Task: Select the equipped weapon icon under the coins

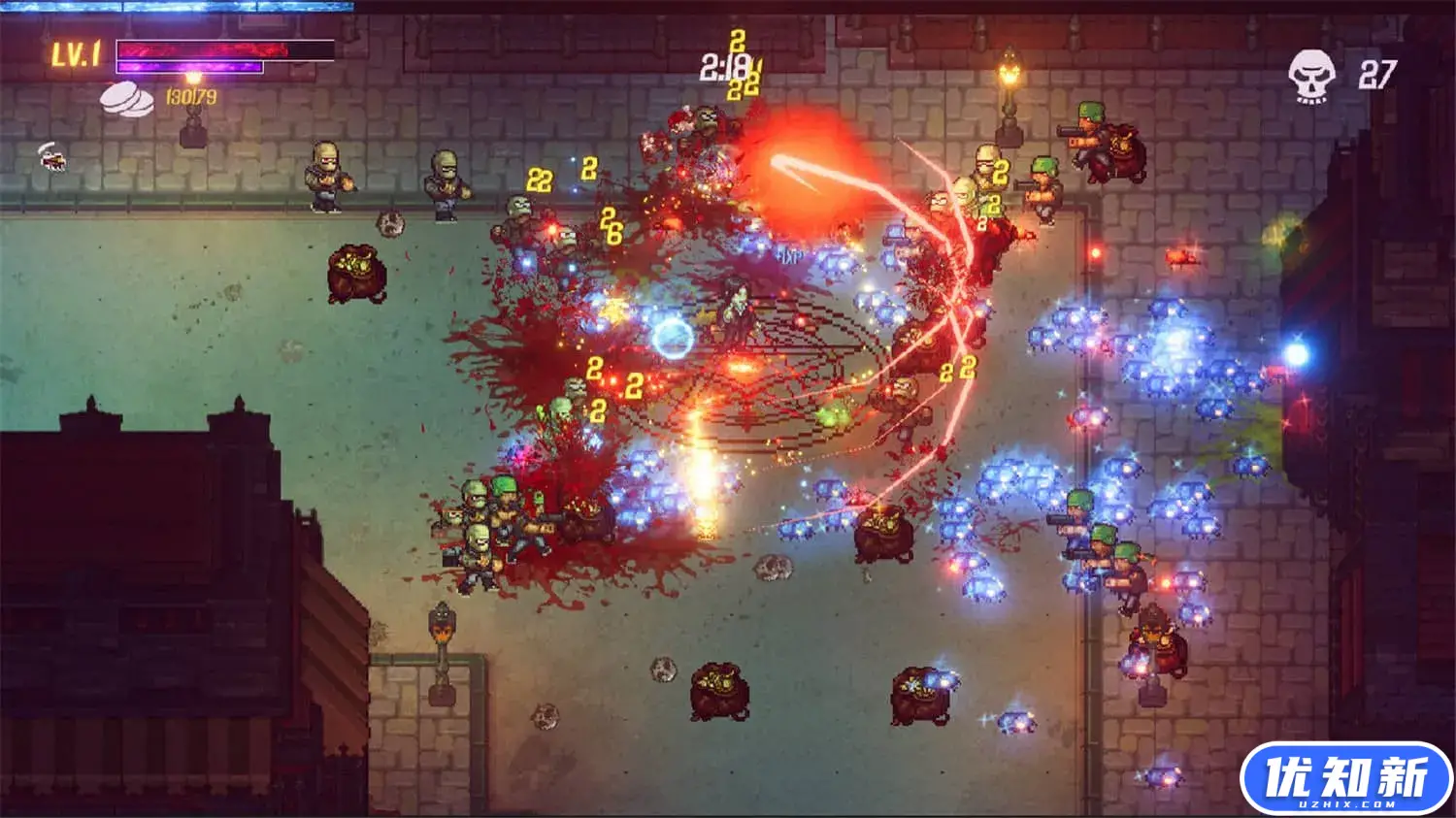Action: tap(53, 156)
